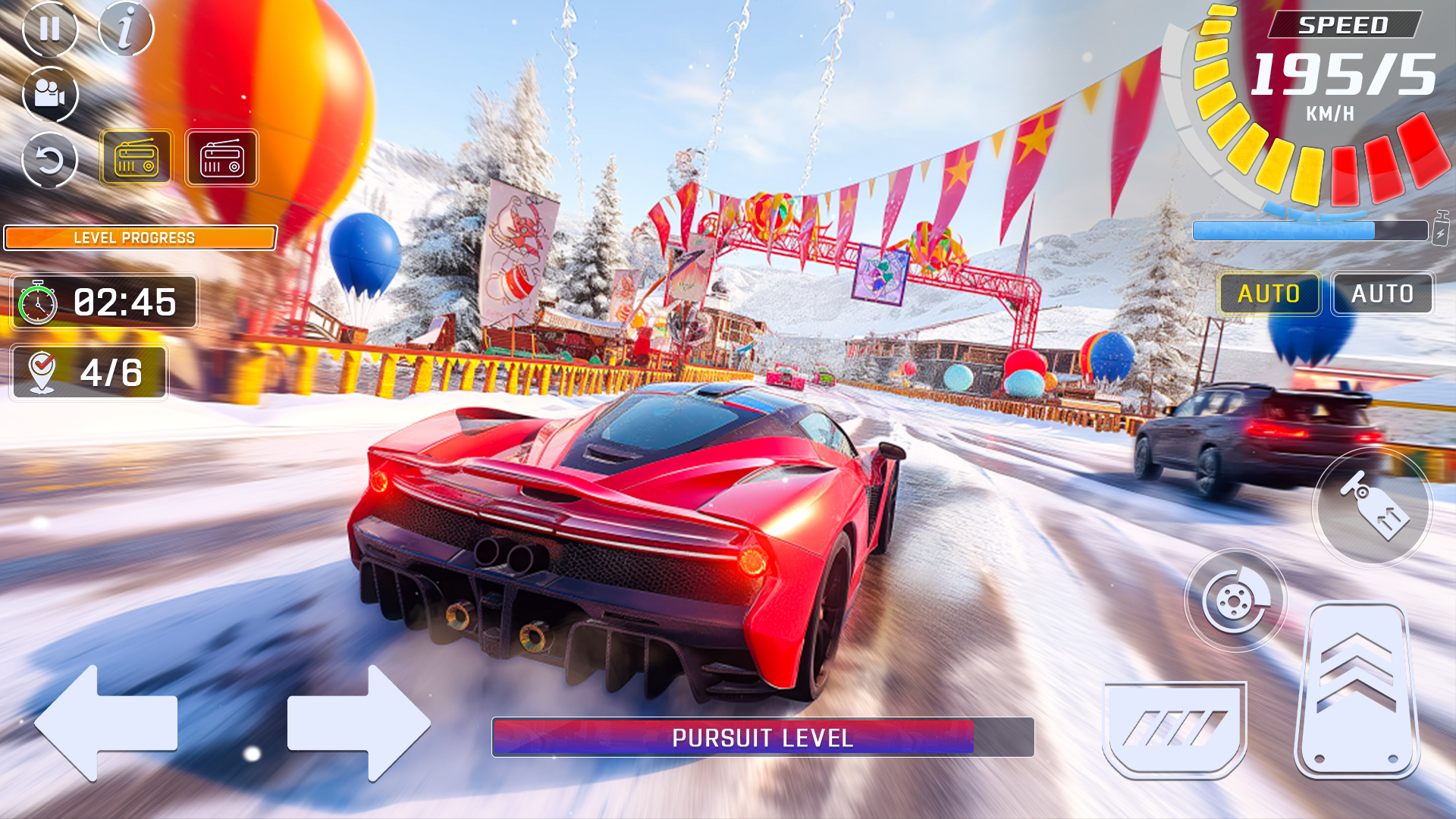
Task: Toggle the white AUTO mode
Action: tap(1382, 293)
